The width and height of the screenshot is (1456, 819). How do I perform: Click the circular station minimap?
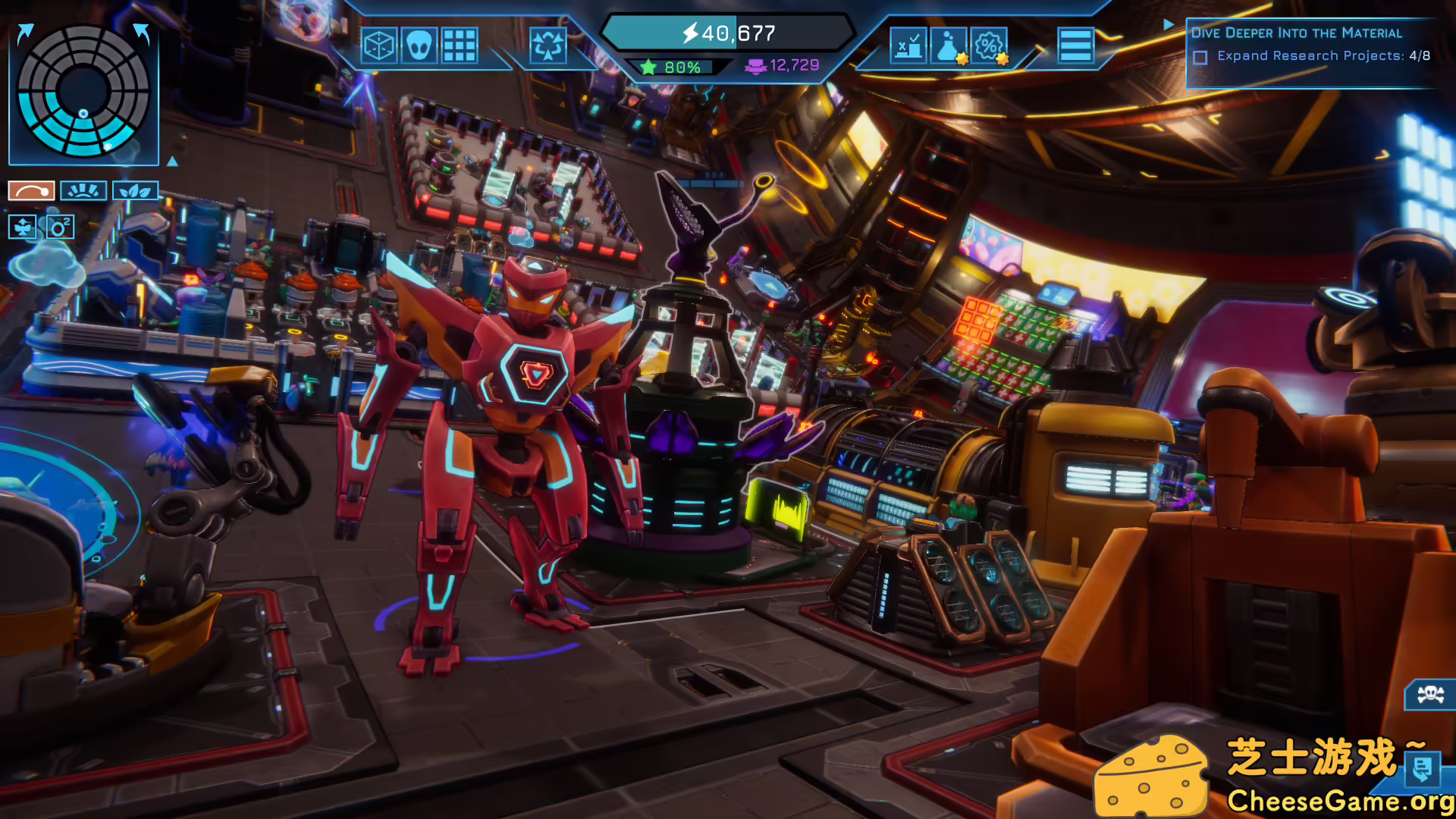click(83, 91)
